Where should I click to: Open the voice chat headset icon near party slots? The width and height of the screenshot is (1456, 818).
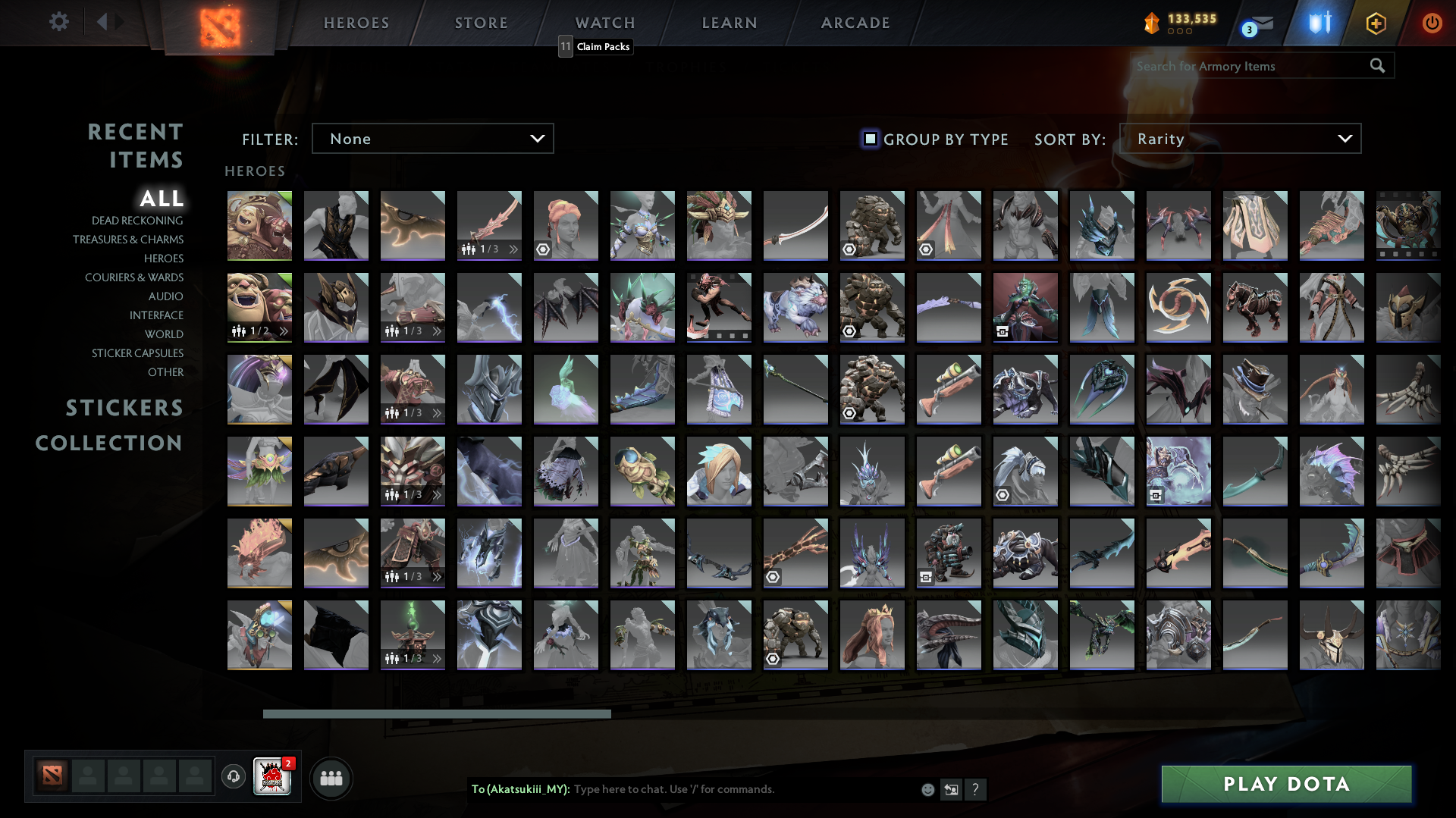click(x=233, y=777)
